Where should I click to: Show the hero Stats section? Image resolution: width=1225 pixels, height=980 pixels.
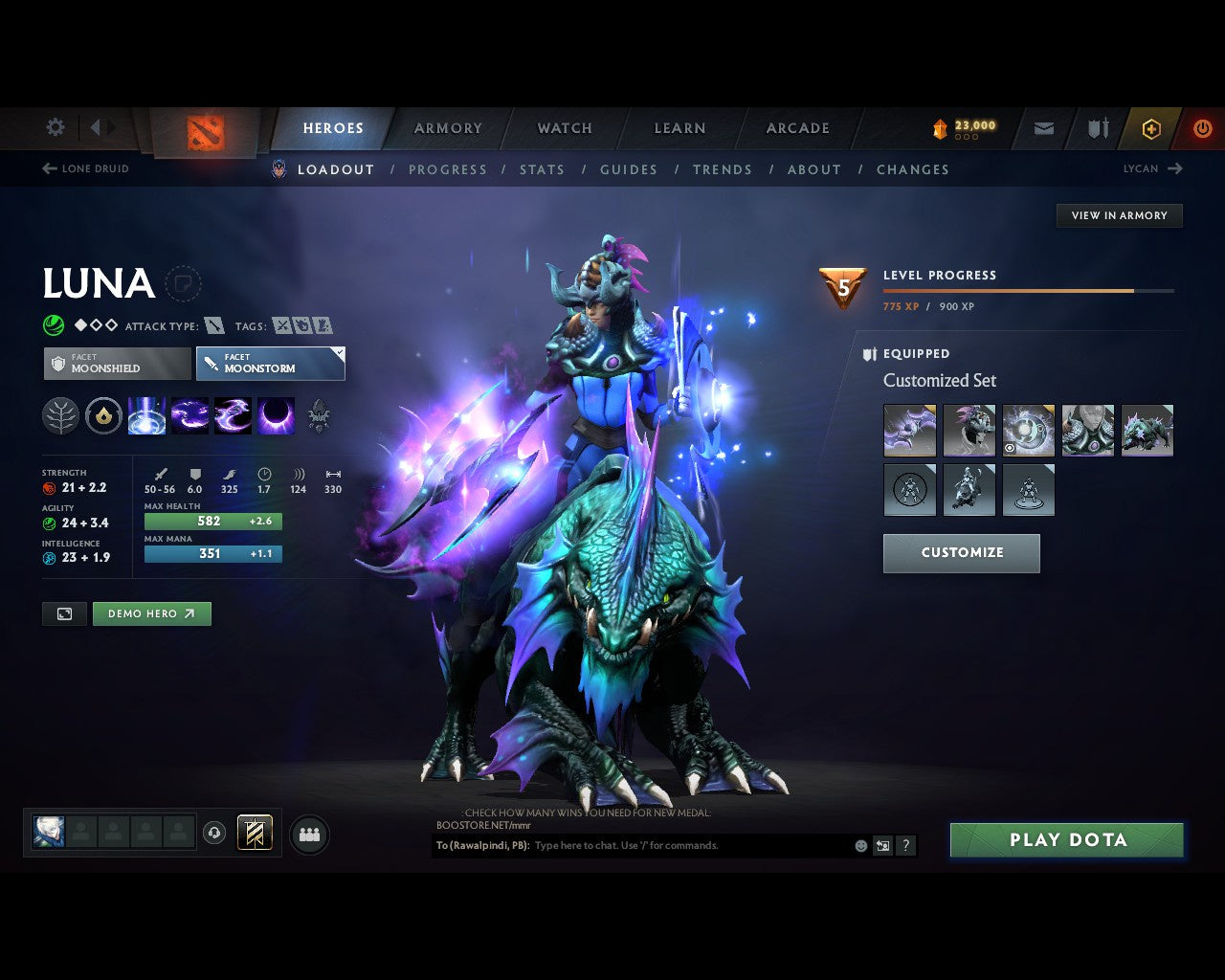point(542,169)
